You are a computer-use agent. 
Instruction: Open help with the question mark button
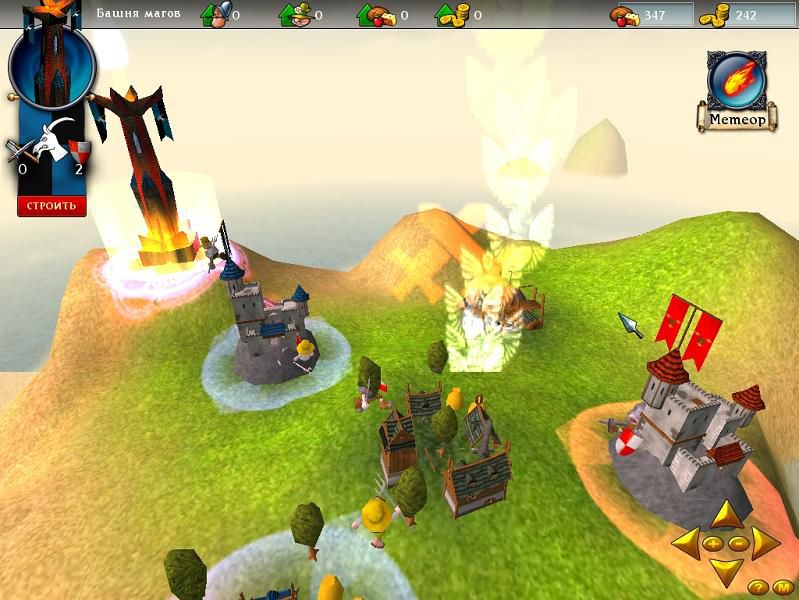(x=757, y=587)
